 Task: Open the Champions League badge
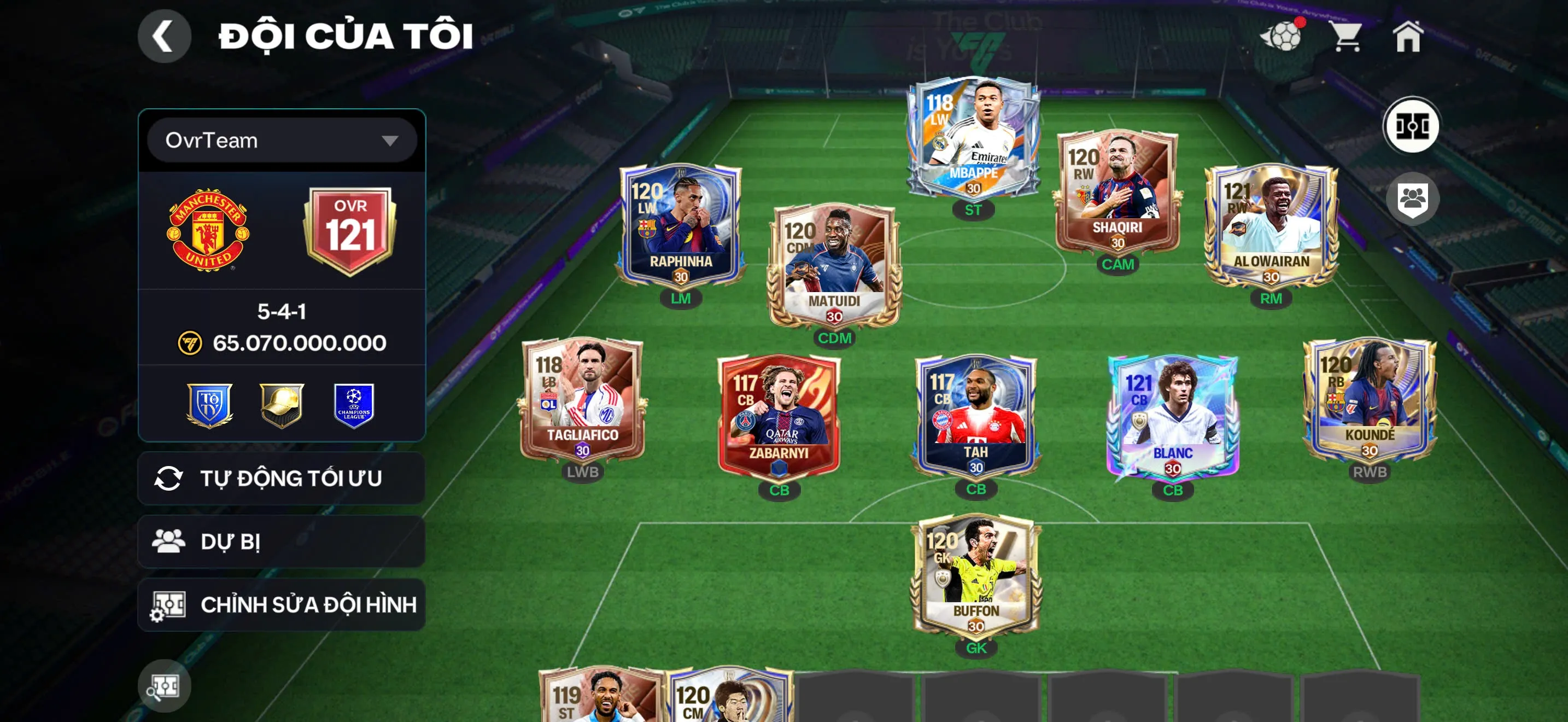[354, 405]
